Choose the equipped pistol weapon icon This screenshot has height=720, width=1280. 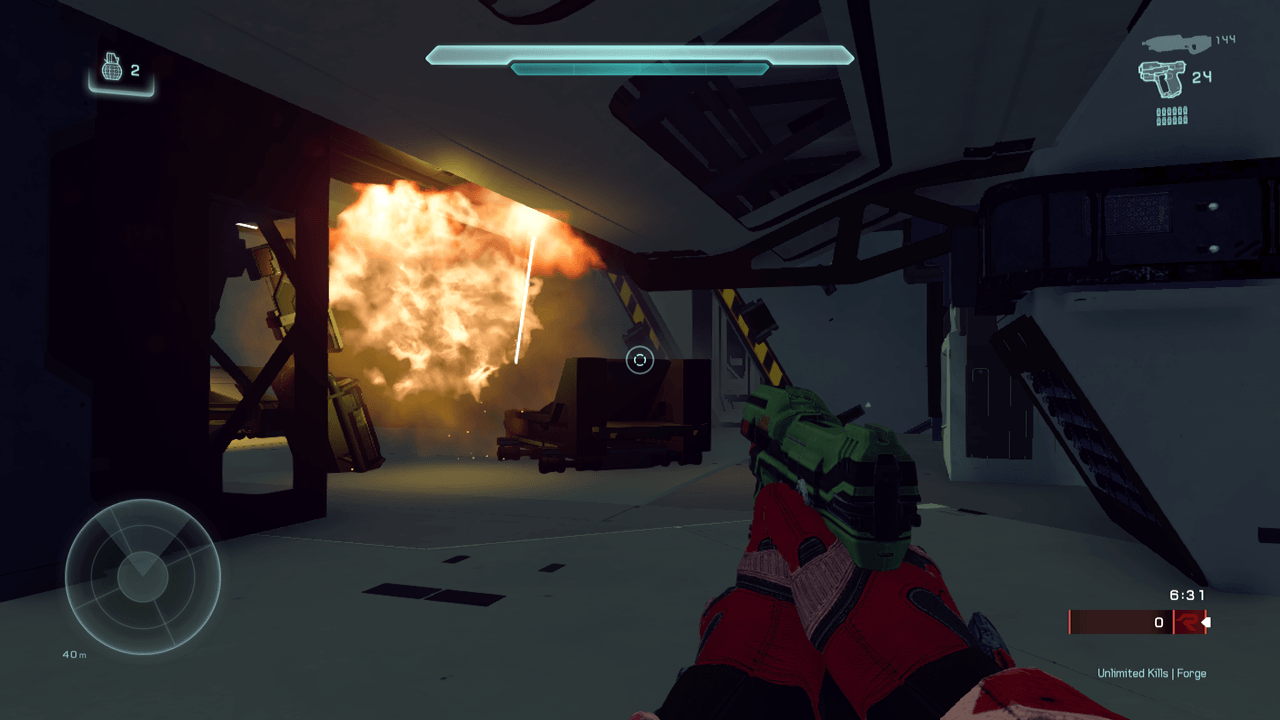(x=1161, y=78)
